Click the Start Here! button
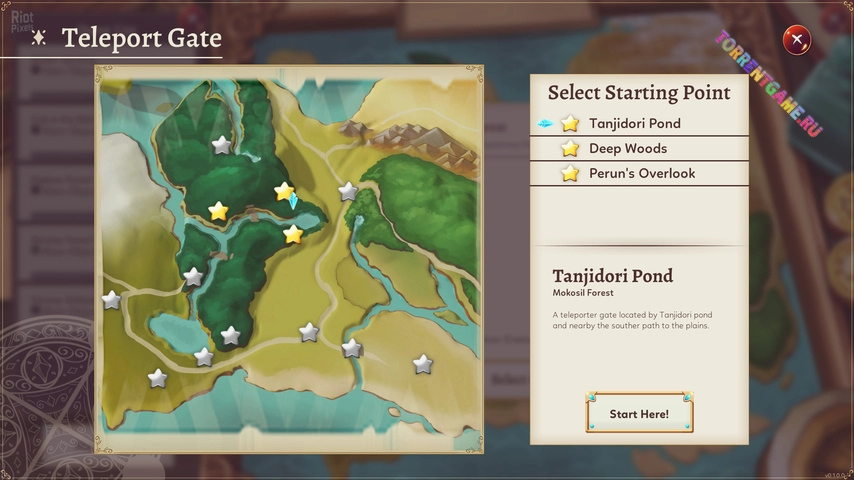 click(639, 413)
